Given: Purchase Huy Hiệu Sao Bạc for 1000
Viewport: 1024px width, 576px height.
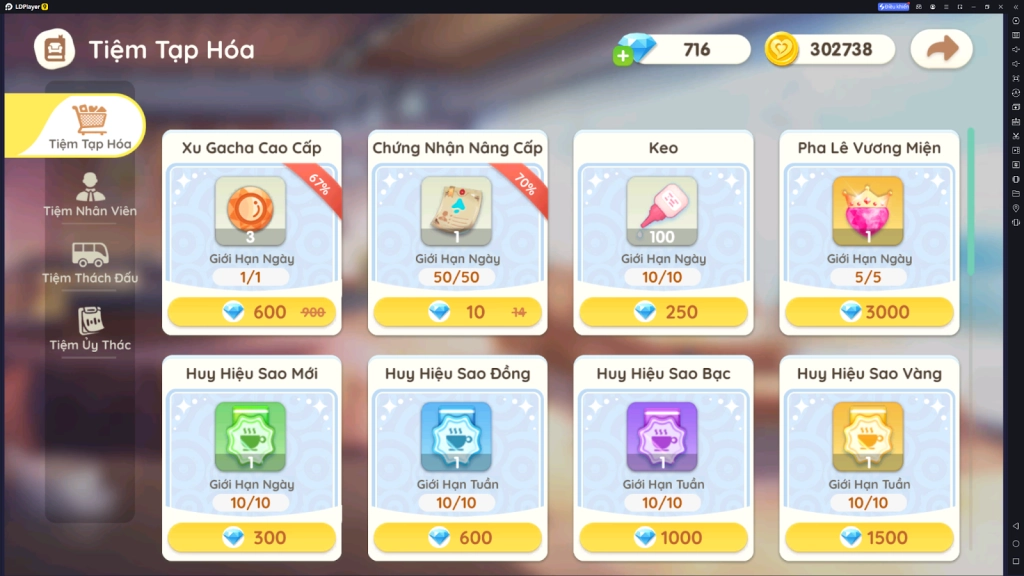Looking at the screenshot, I should click(x=663, y=537).
